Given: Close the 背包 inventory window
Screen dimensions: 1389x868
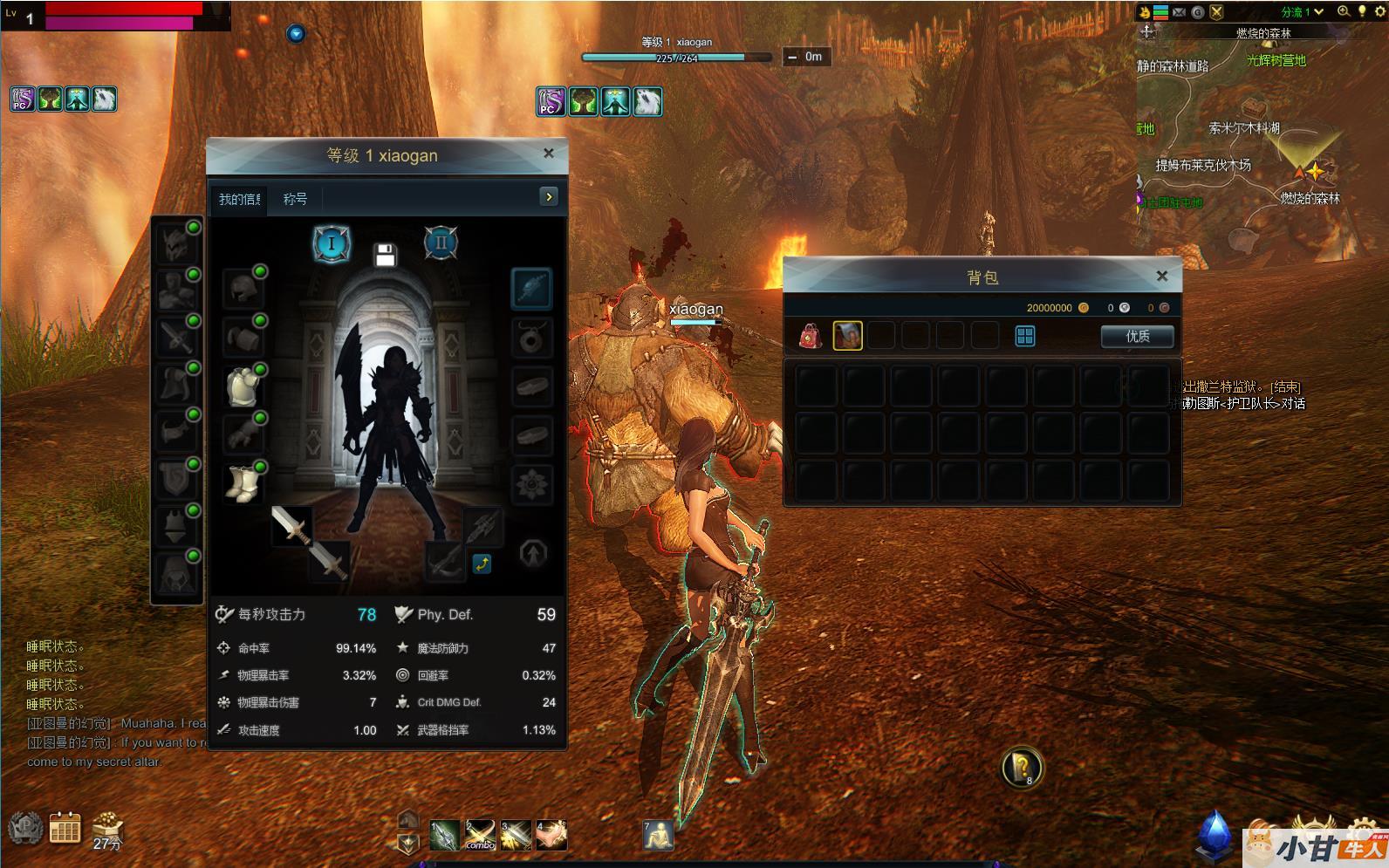Looking at the screenshot, I should [1162, 276].
